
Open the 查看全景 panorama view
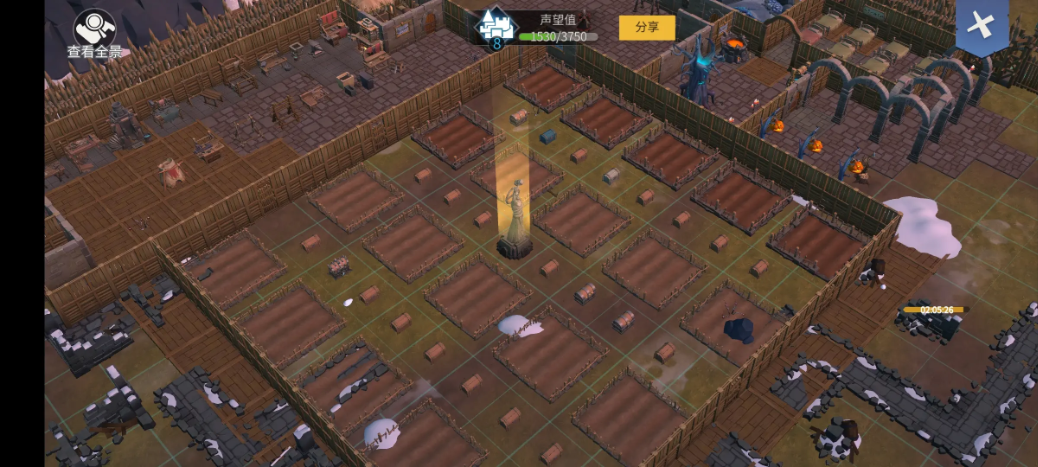[x=95, y=32]
